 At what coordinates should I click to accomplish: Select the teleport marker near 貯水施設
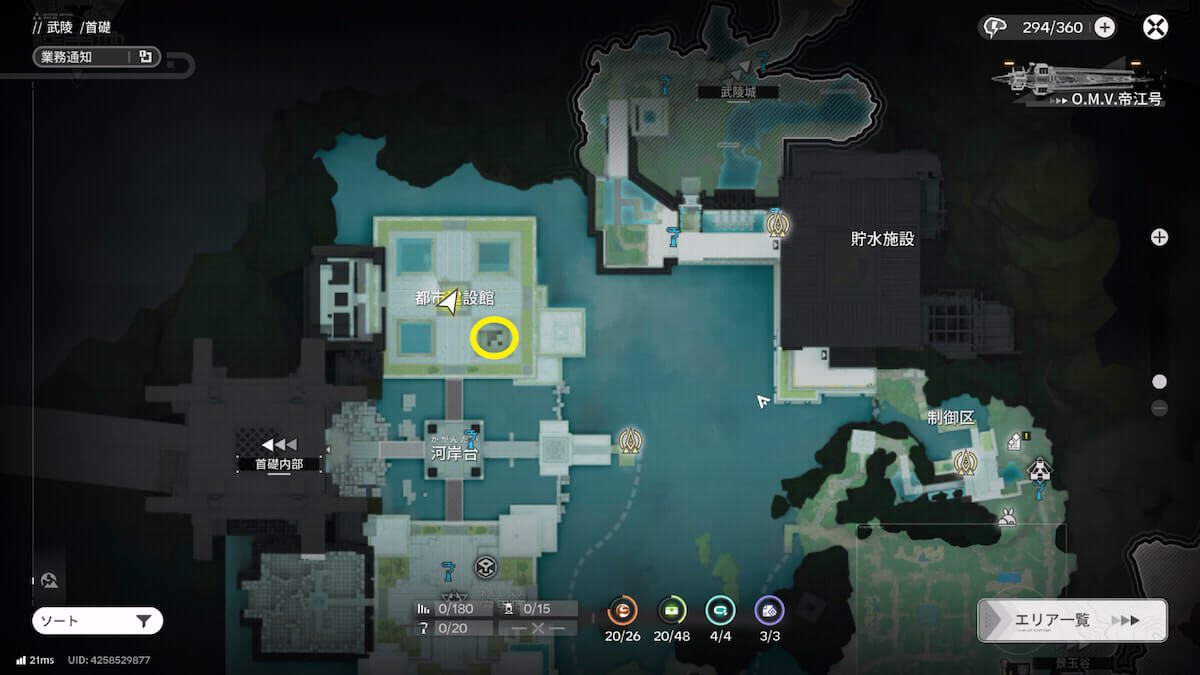pos(777,224)
